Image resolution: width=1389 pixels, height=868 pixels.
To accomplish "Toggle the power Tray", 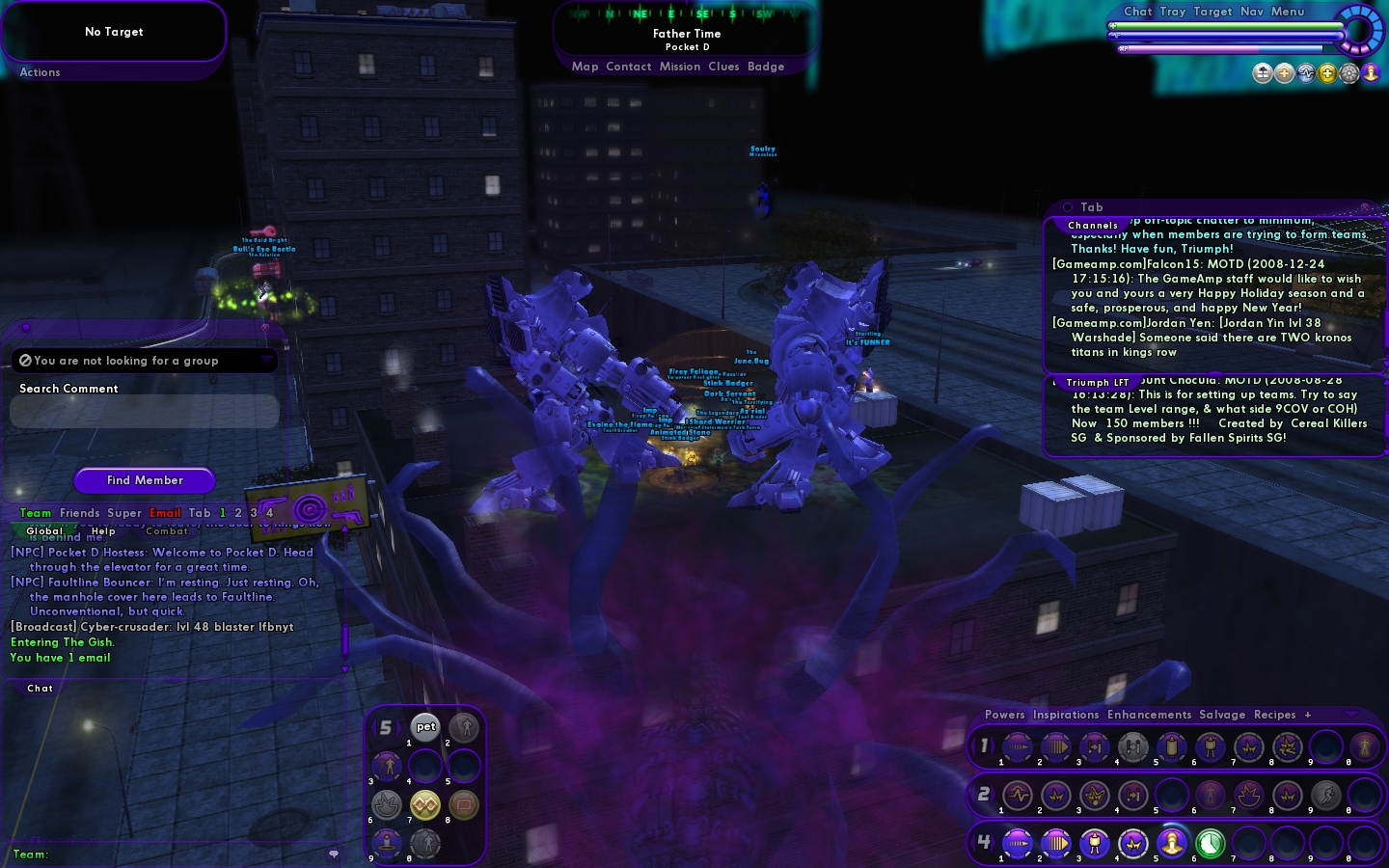I will 1172,12.
